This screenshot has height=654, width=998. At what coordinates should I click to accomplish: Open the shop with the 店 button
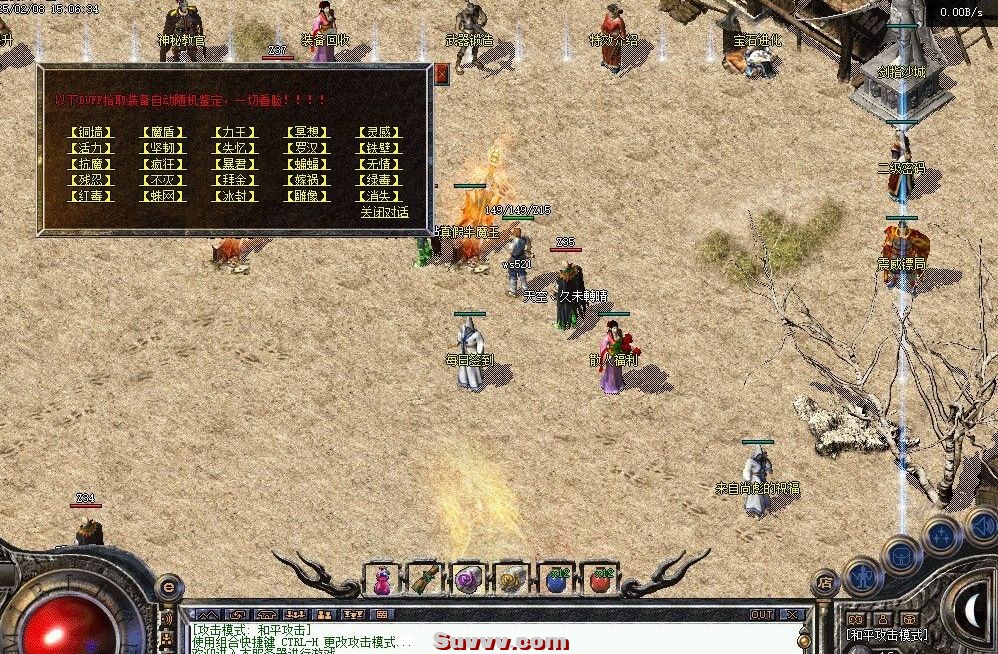pos(825,579)
